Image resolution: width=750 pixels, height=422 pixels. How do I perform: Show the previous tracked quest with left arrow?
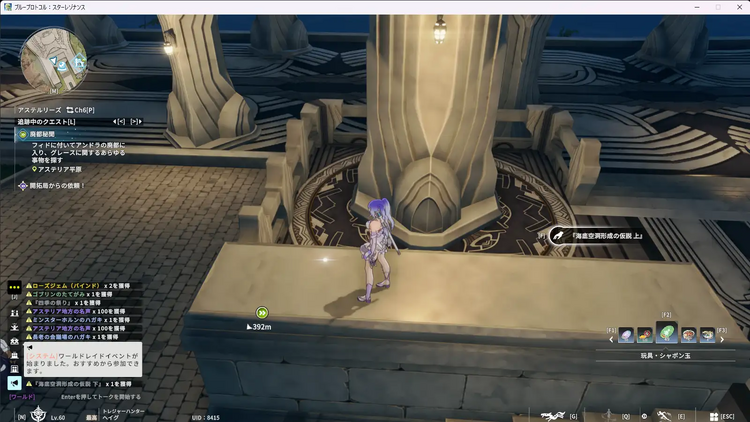point(119,121)
